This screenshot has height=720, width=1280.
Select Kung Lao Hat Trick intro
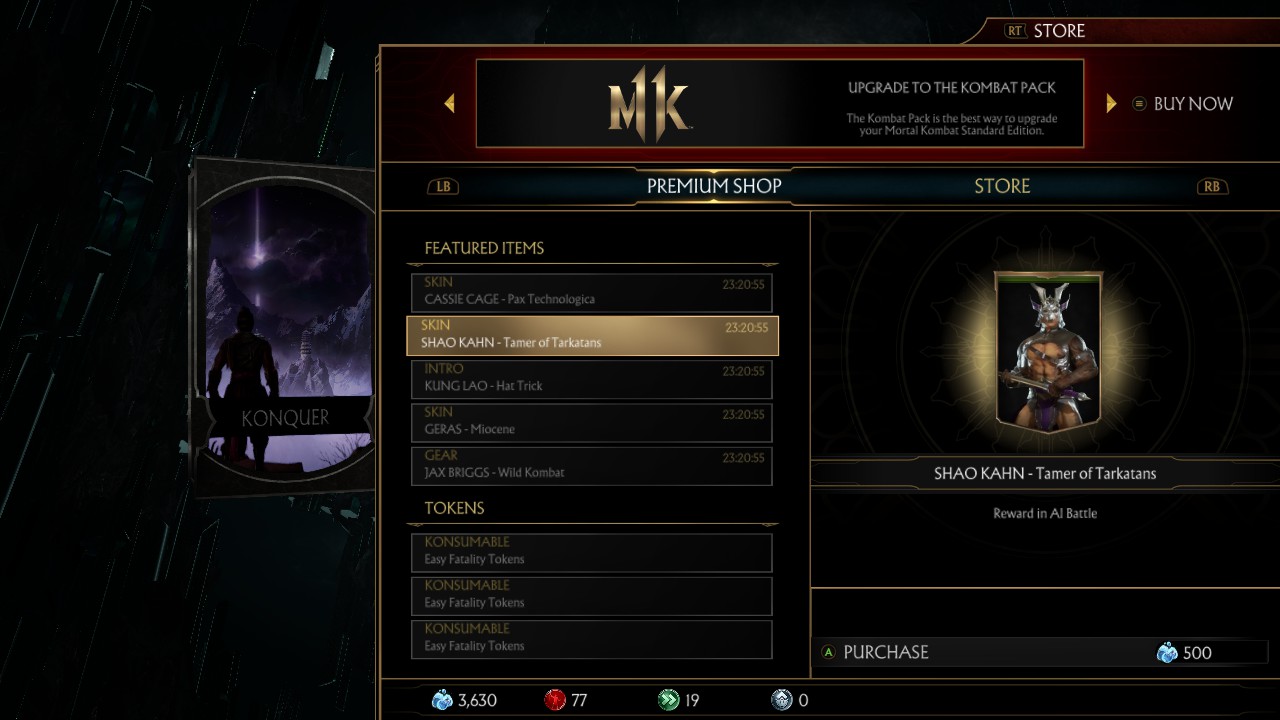coord(591,379)
